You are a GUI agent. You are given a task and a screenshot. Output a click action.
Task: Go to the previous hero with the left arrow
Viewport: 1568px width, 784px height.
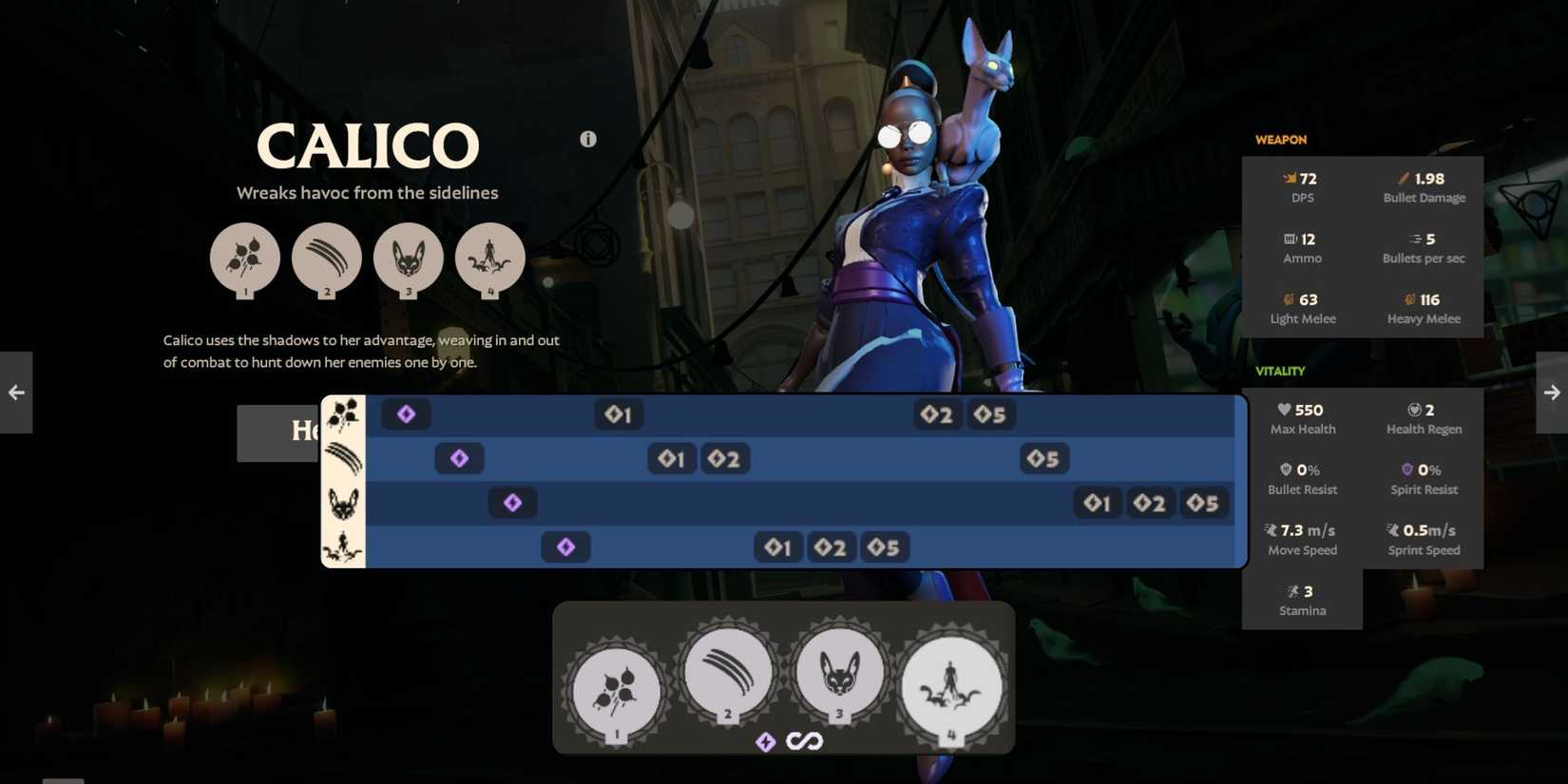point(16,392)
